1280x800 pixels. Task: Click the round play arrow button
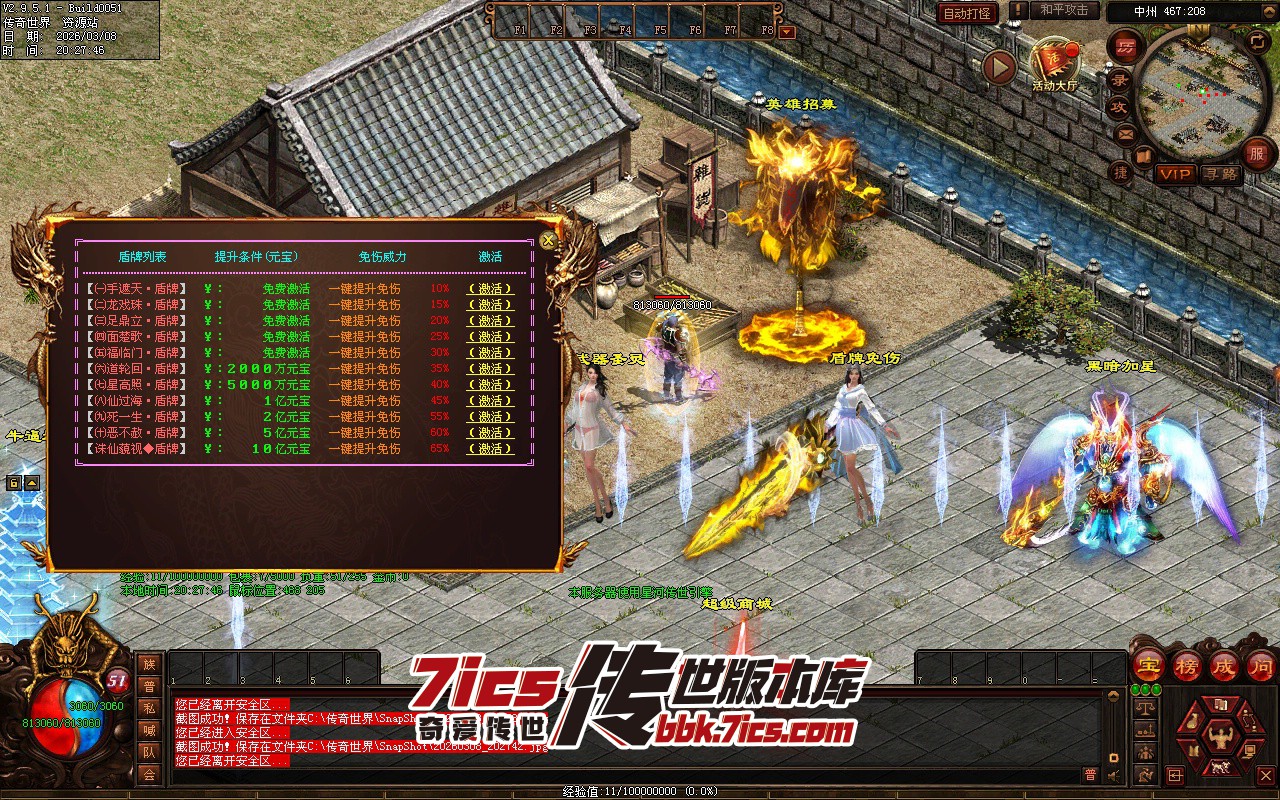point(999,67)
